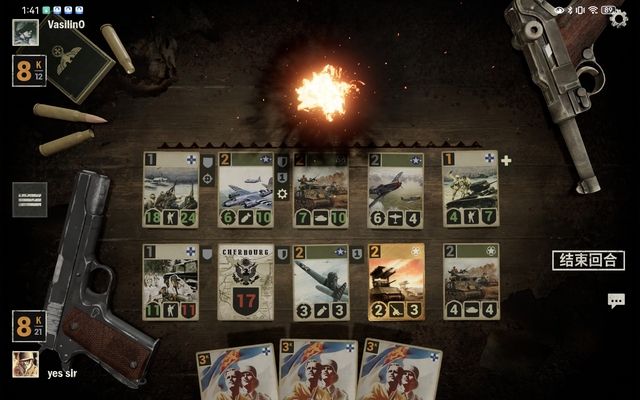View opponent Vasilin0's avatar
This screenshot has height=400, width=640.
click(x=26, y=32)
